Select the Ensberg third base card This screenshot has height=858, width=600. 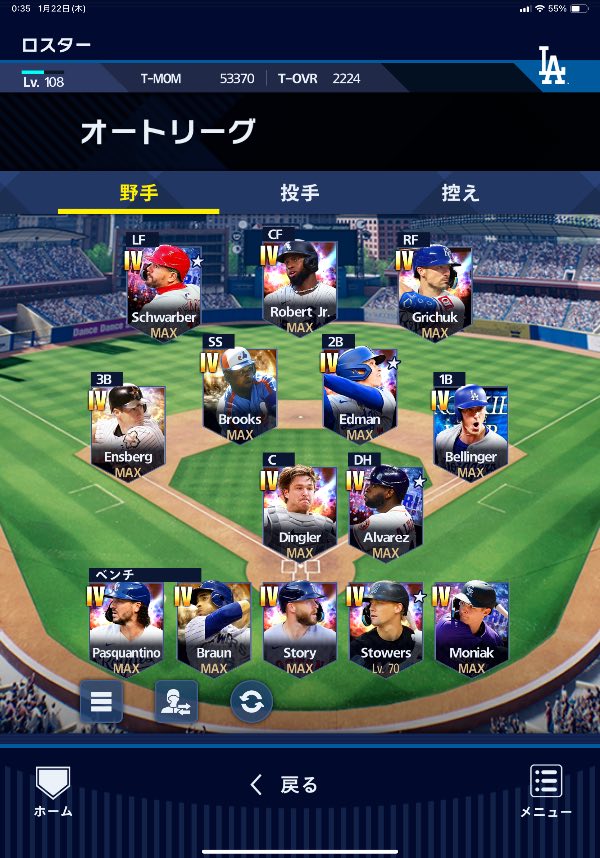128,430
